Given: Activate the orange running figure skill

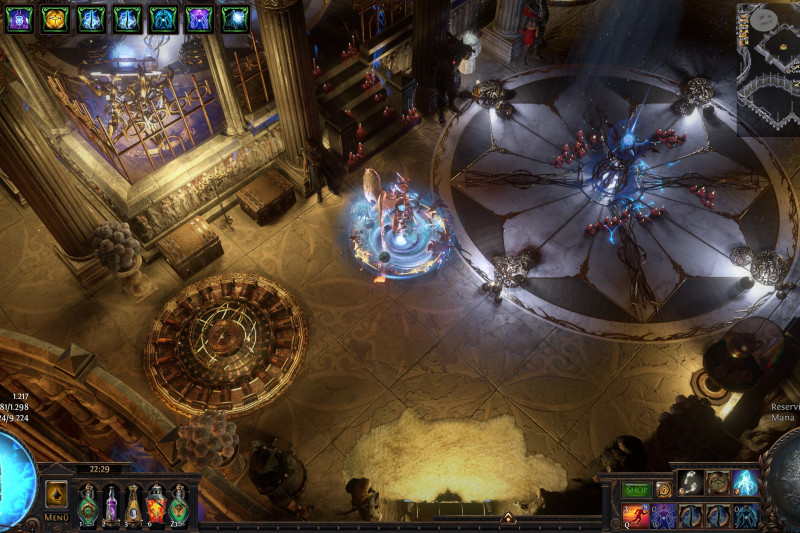Looking at the screenshot, I should (636, 516).
